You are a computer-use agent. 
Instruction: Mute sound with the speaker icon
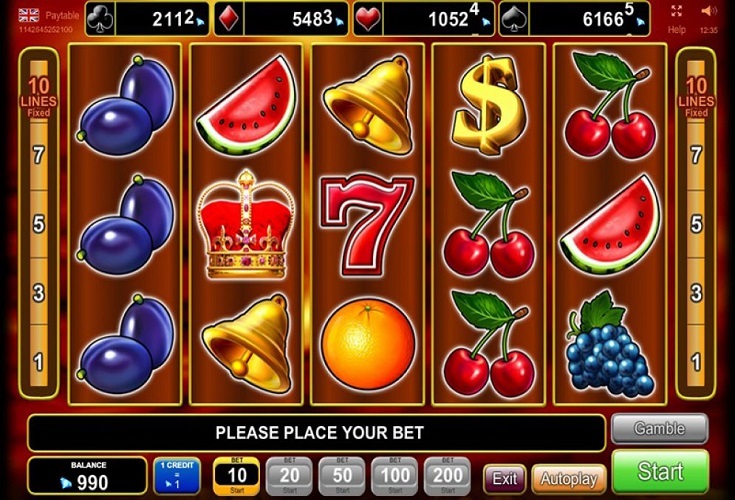pos(709,11)
